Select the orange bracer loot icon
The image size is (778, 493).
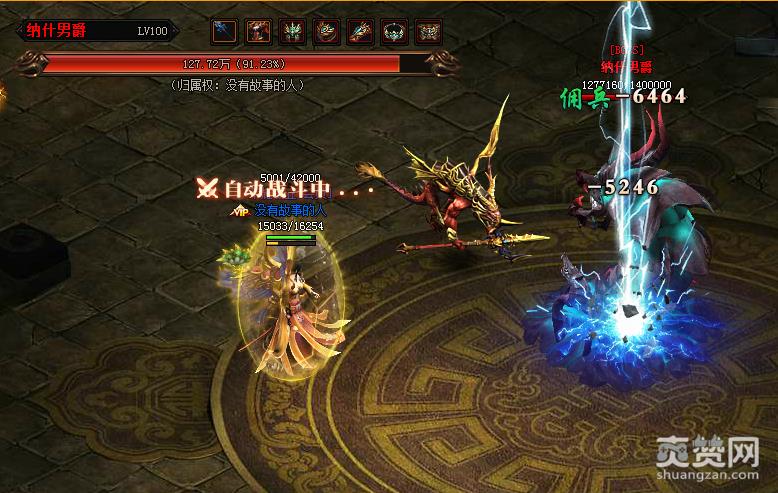(x=361, y=31)
